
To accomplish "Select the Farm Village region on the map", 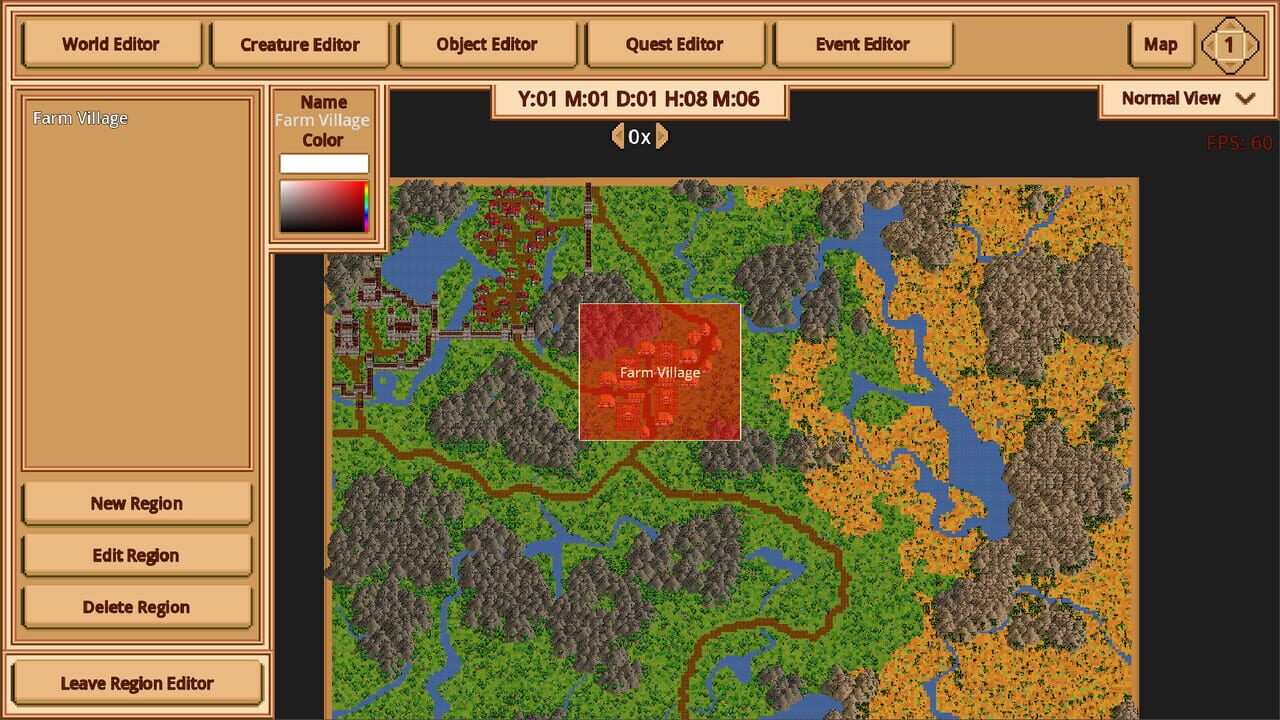I will (660, 371).
